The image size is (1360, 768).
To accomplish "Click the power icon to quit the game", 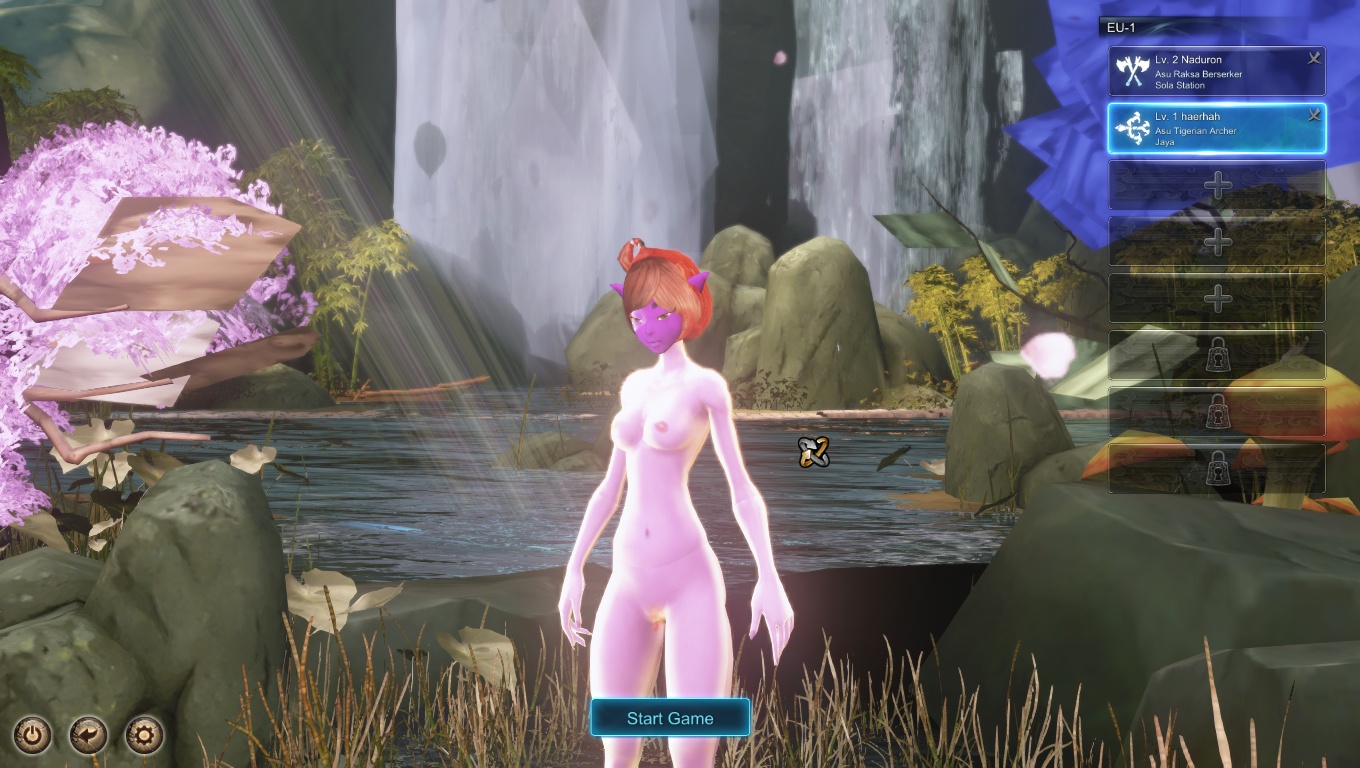I will tap(33, 736).
